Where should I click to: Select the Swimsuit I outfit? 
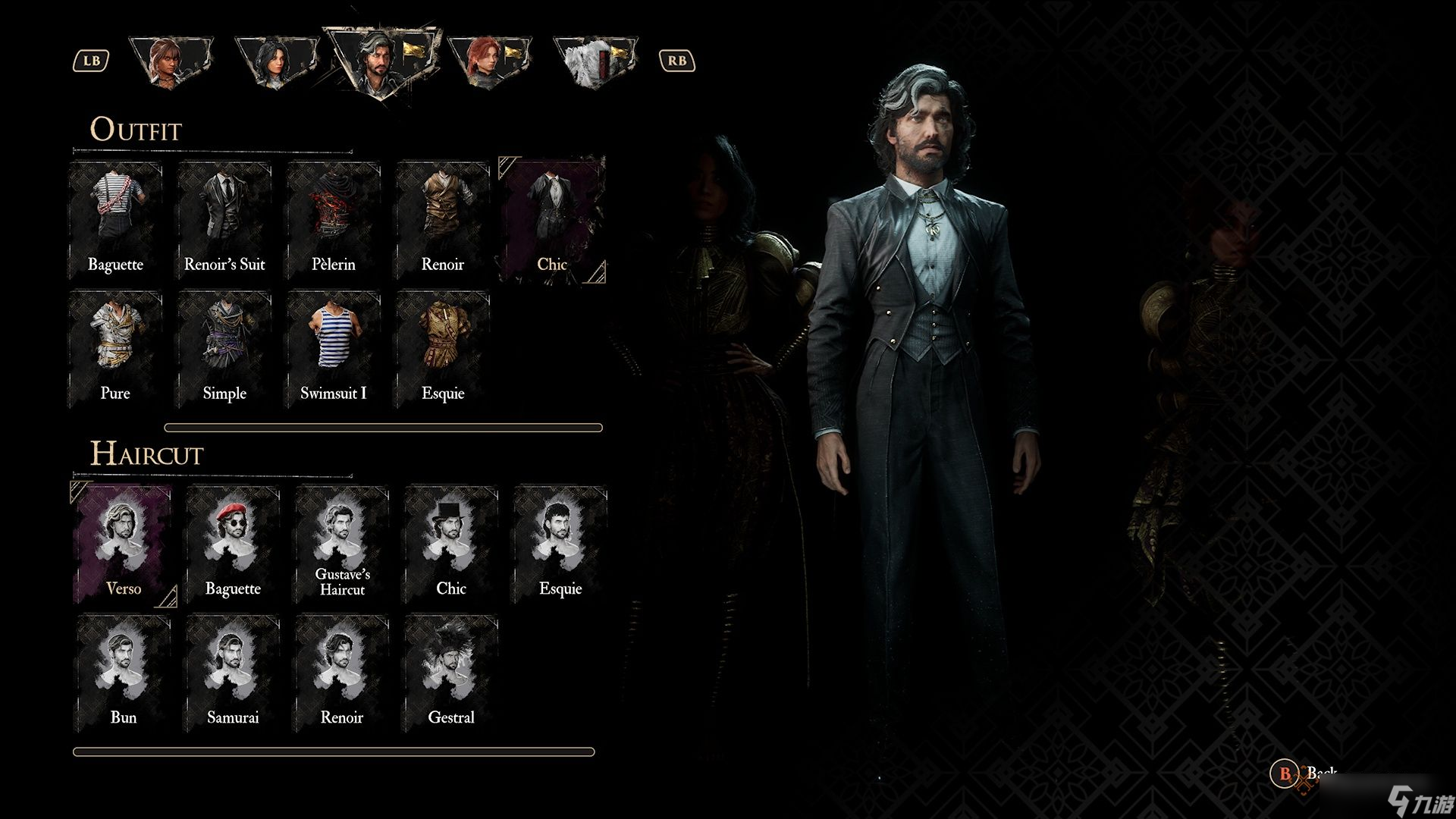pyautogui.click(x=334, y=347)
